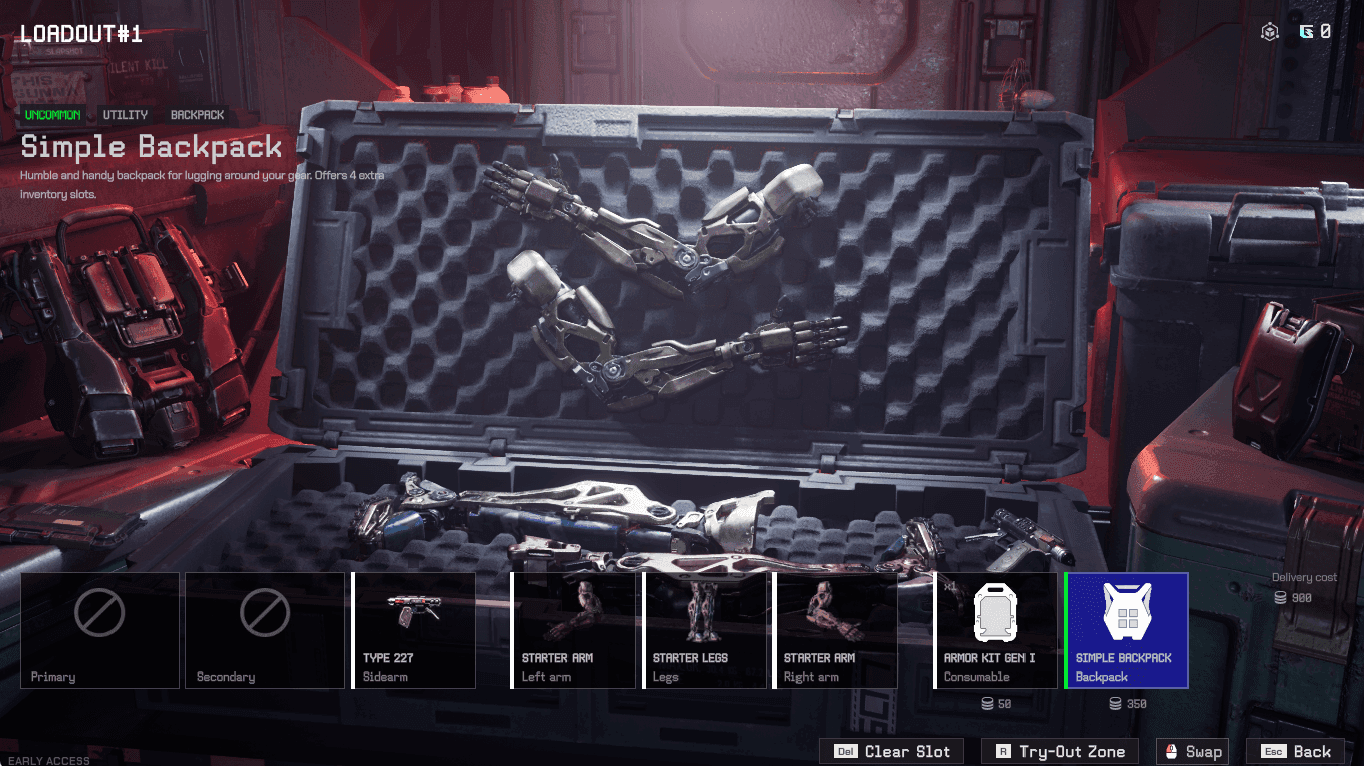Screen dimensions: 1364x766
Task: Click the Clear Slot button
Action: pos(892,752)
